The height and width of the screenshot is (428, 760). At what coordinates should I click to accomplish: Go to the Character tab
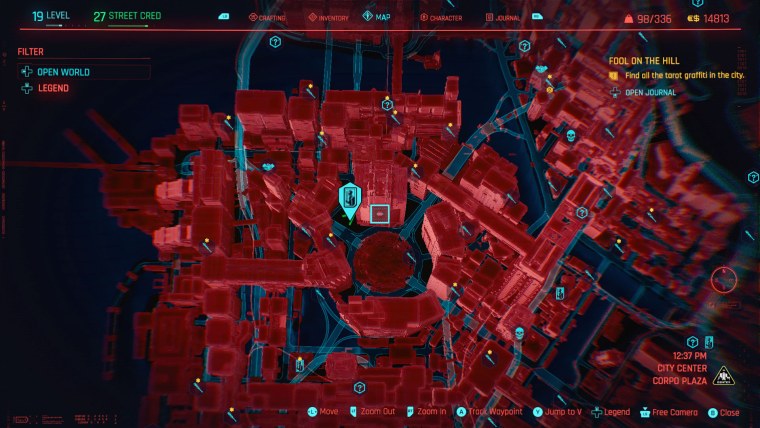point(441,17)
